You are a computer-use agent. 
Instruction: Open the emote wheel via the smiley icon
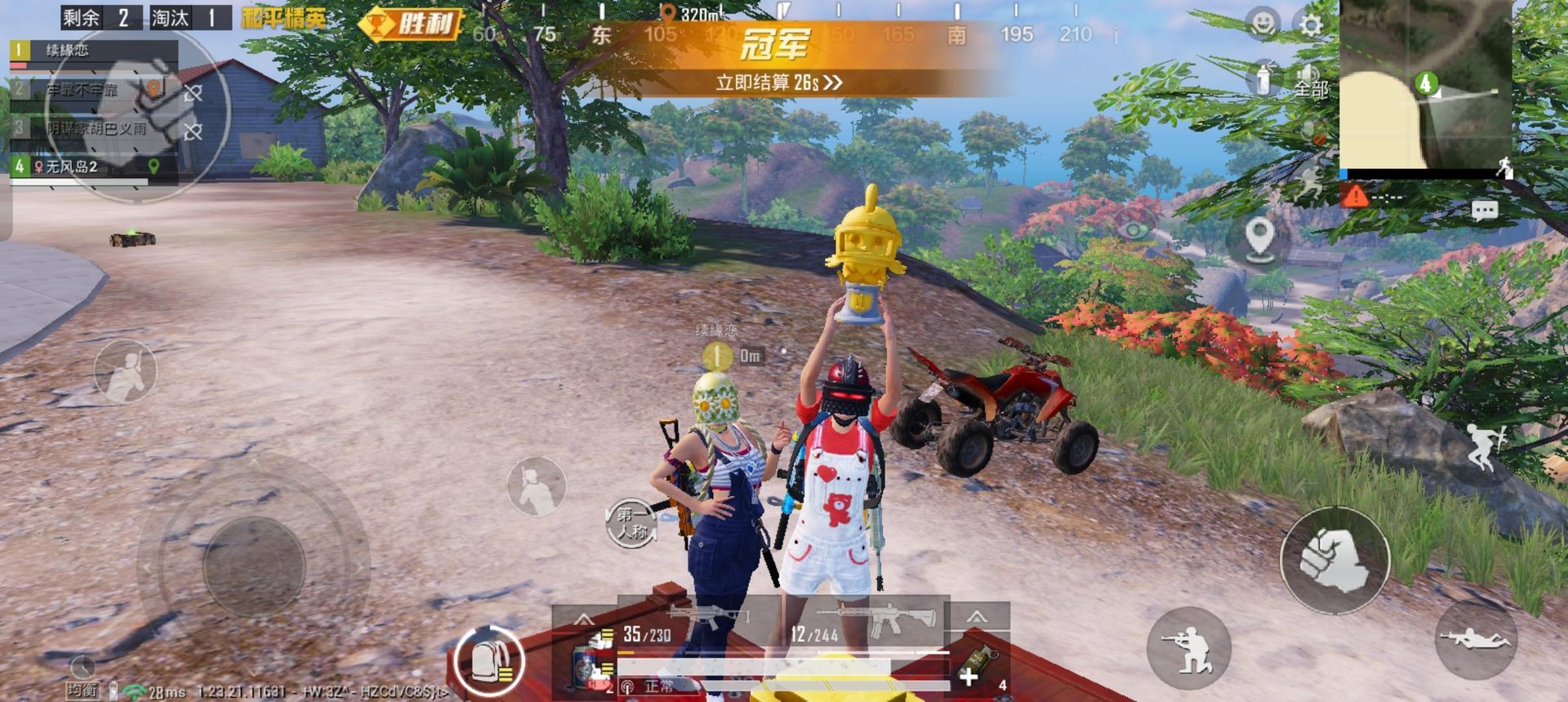pos(1262,22)
